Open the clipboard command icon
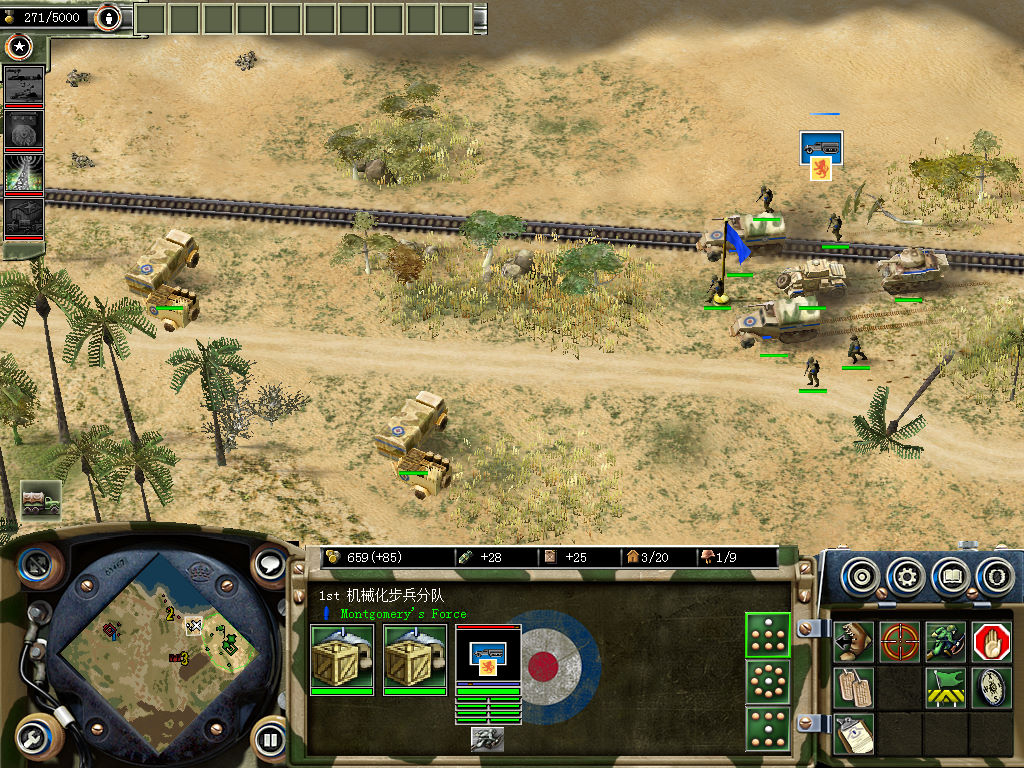This screenshot has height=768, width=1024. [x=854, y=733]
